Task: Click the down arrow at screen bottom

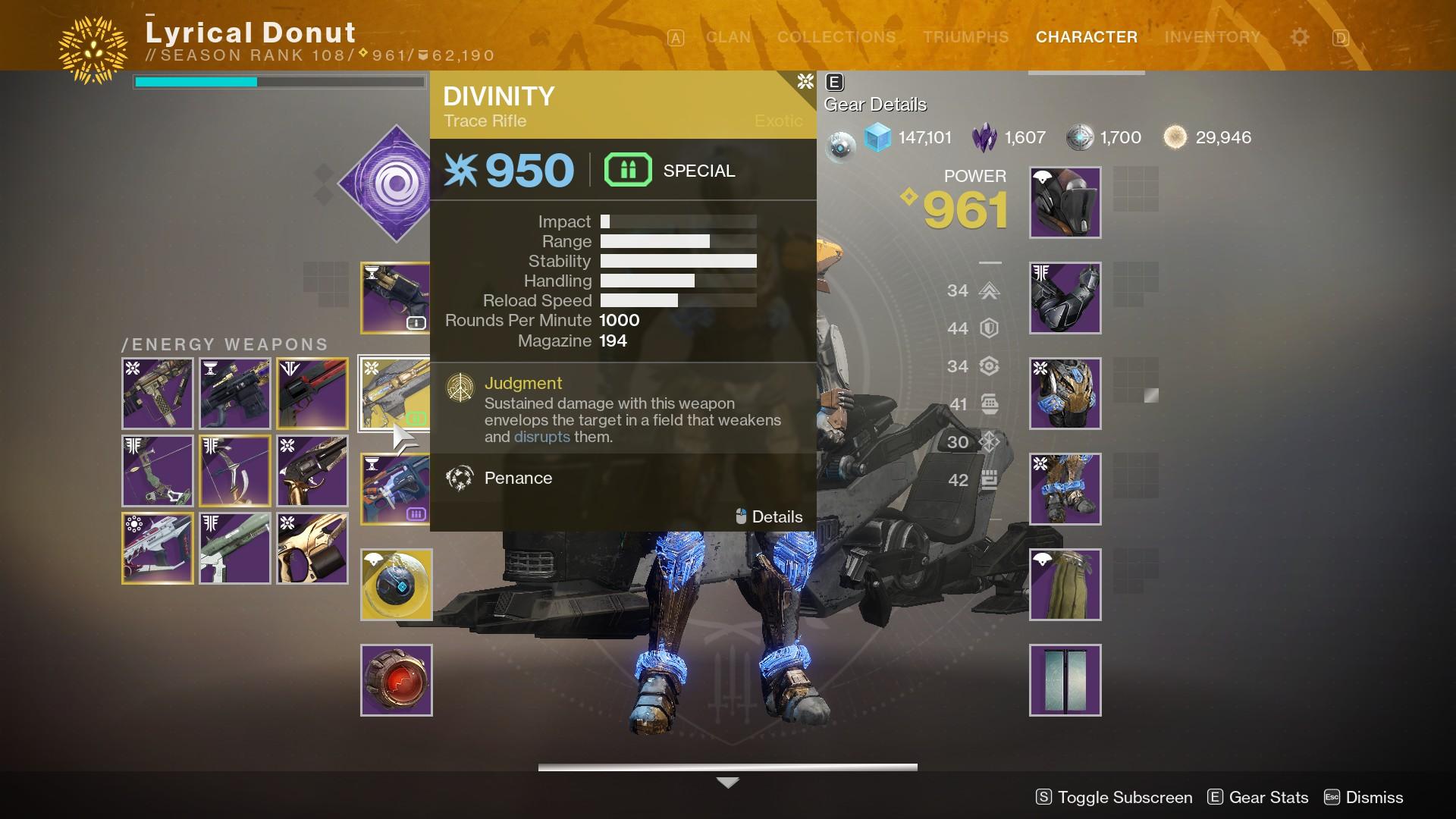Action: [x=727, y=783]
